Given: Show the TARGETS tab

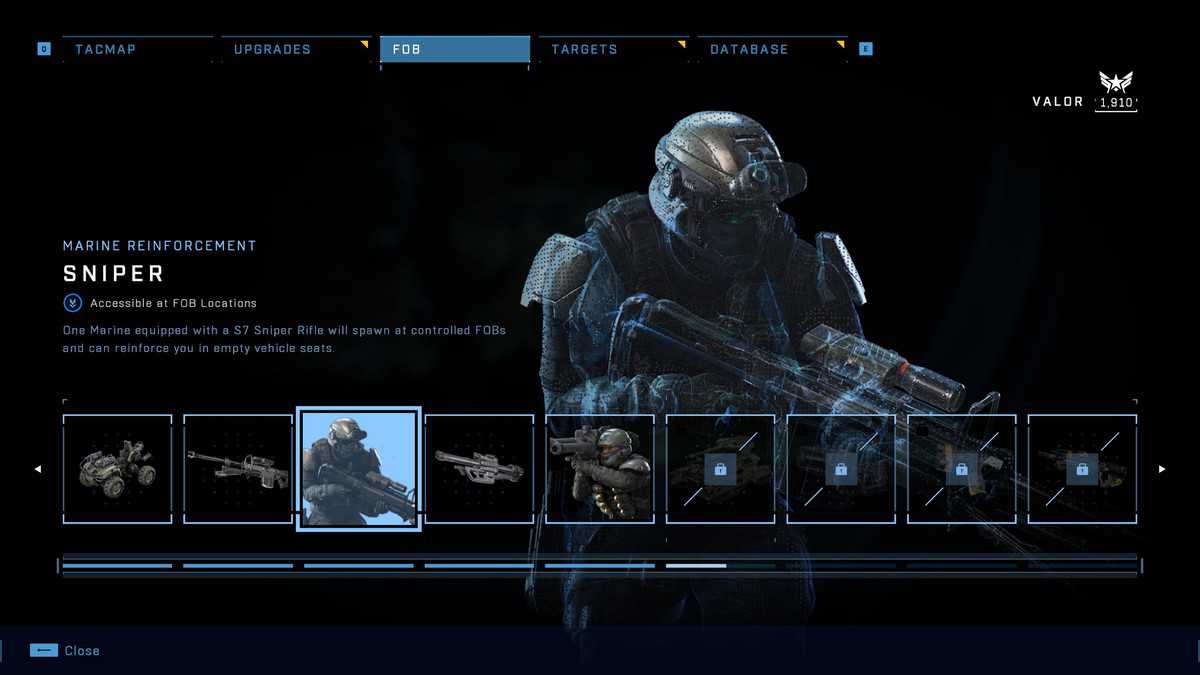Looking at the screenshot, I should point(612,49).
